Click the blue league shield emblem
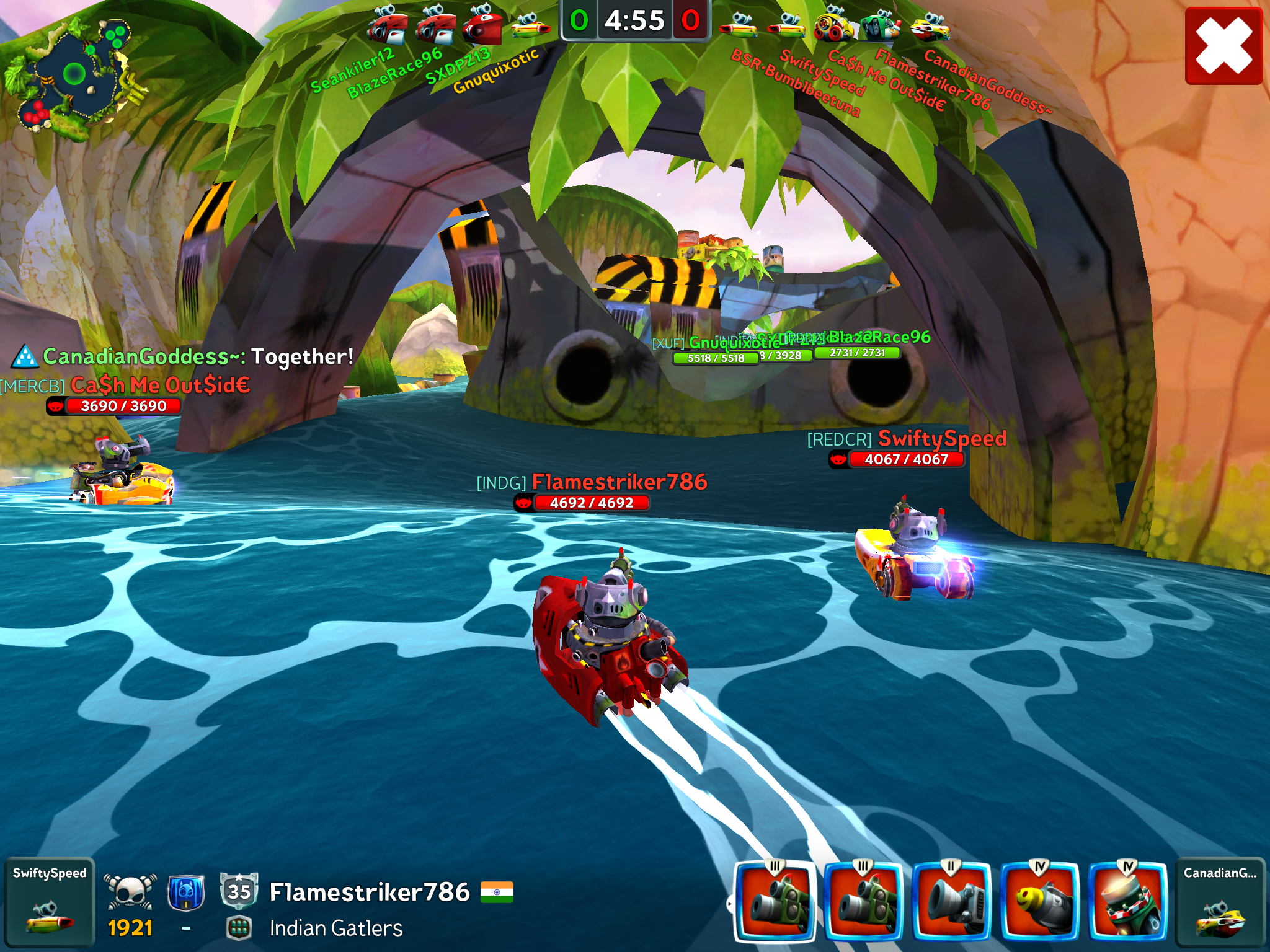 186,892
